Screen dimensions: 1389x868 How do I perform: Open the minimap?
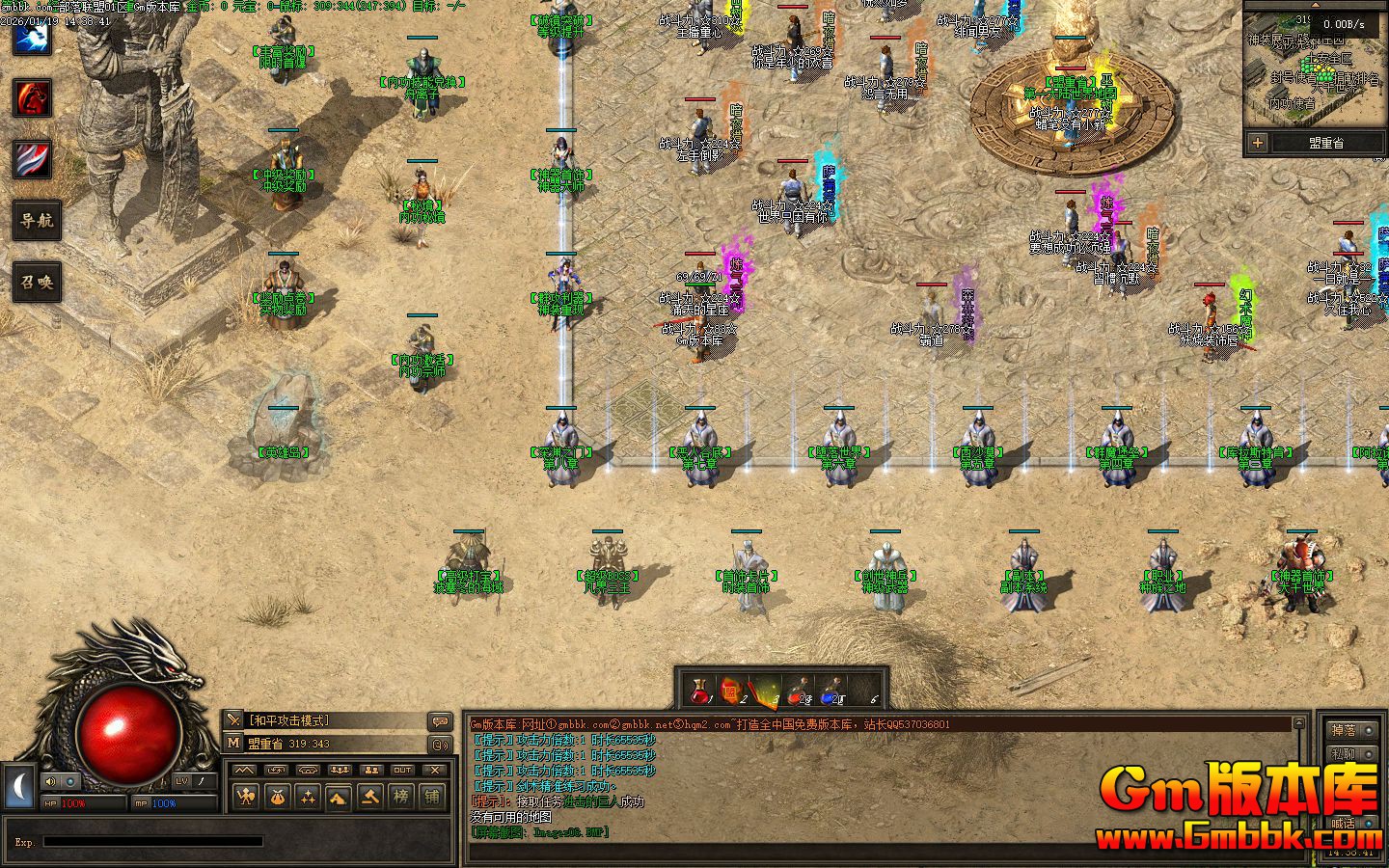point(1314,75)
